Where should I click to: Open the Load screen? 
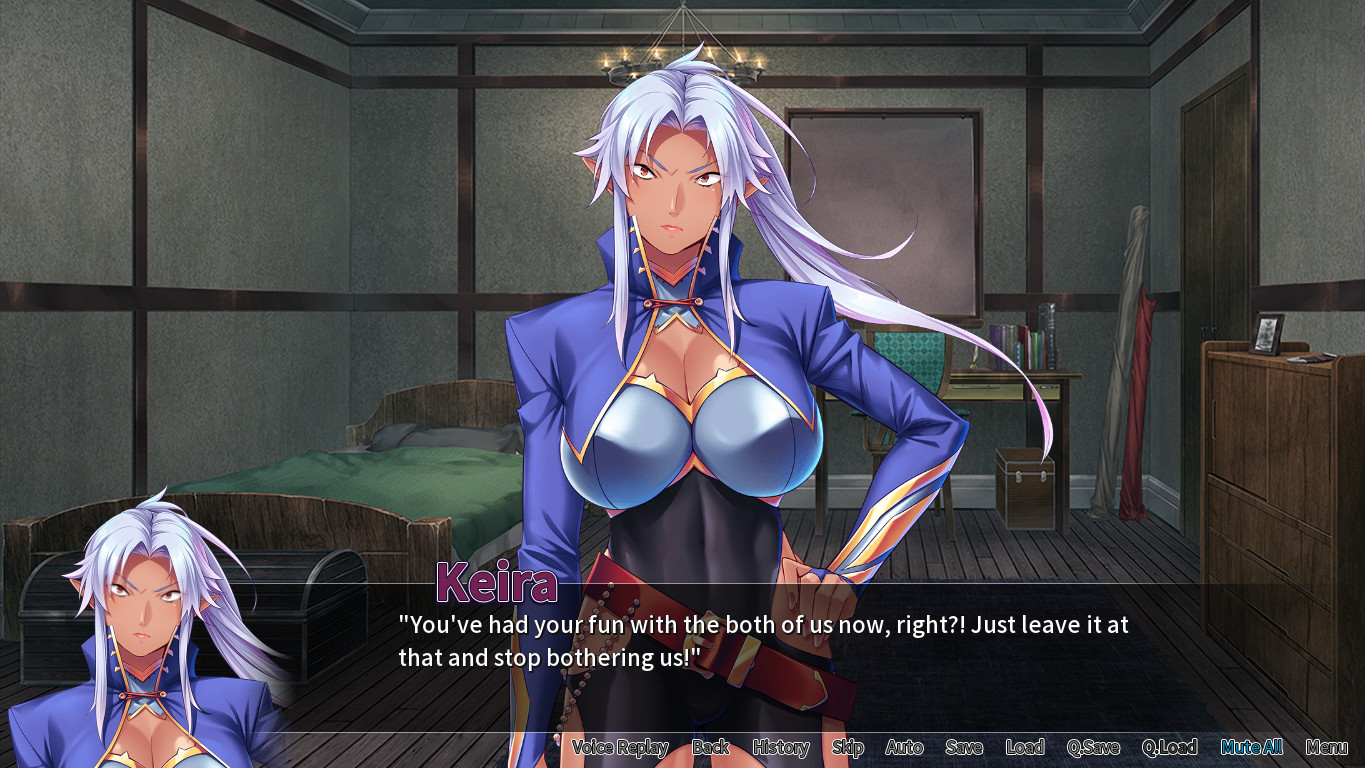pyautogui.click(x=1025, y=747)
